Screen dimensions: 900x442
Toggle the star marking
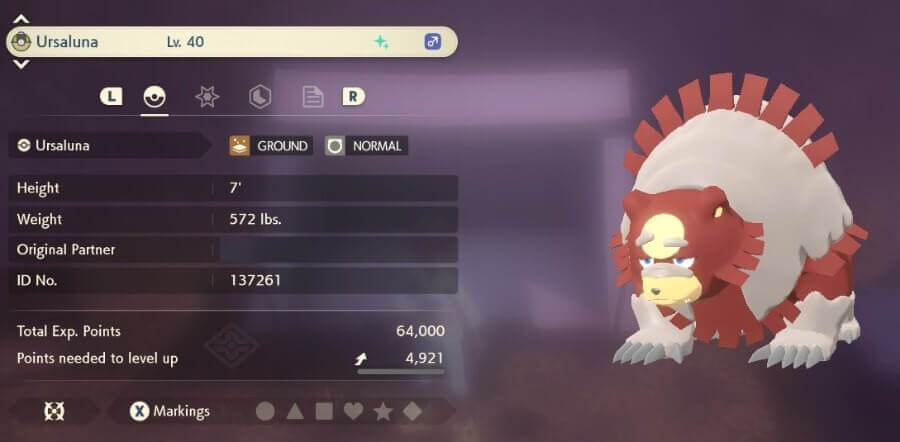click(x=383, y=411)
